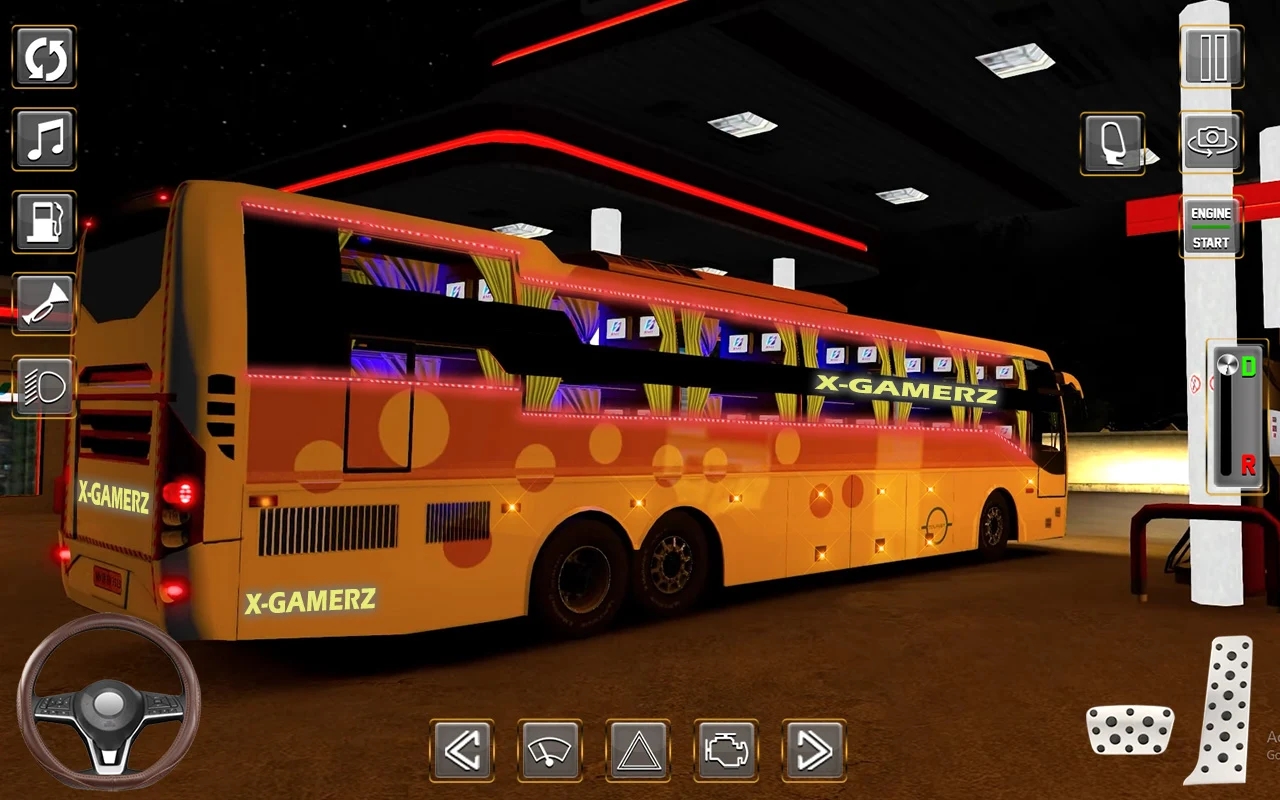Open the pause menu
The width and height of the screenshot is (1280, 800).
pyautogui.click(x=1211, y=57)
